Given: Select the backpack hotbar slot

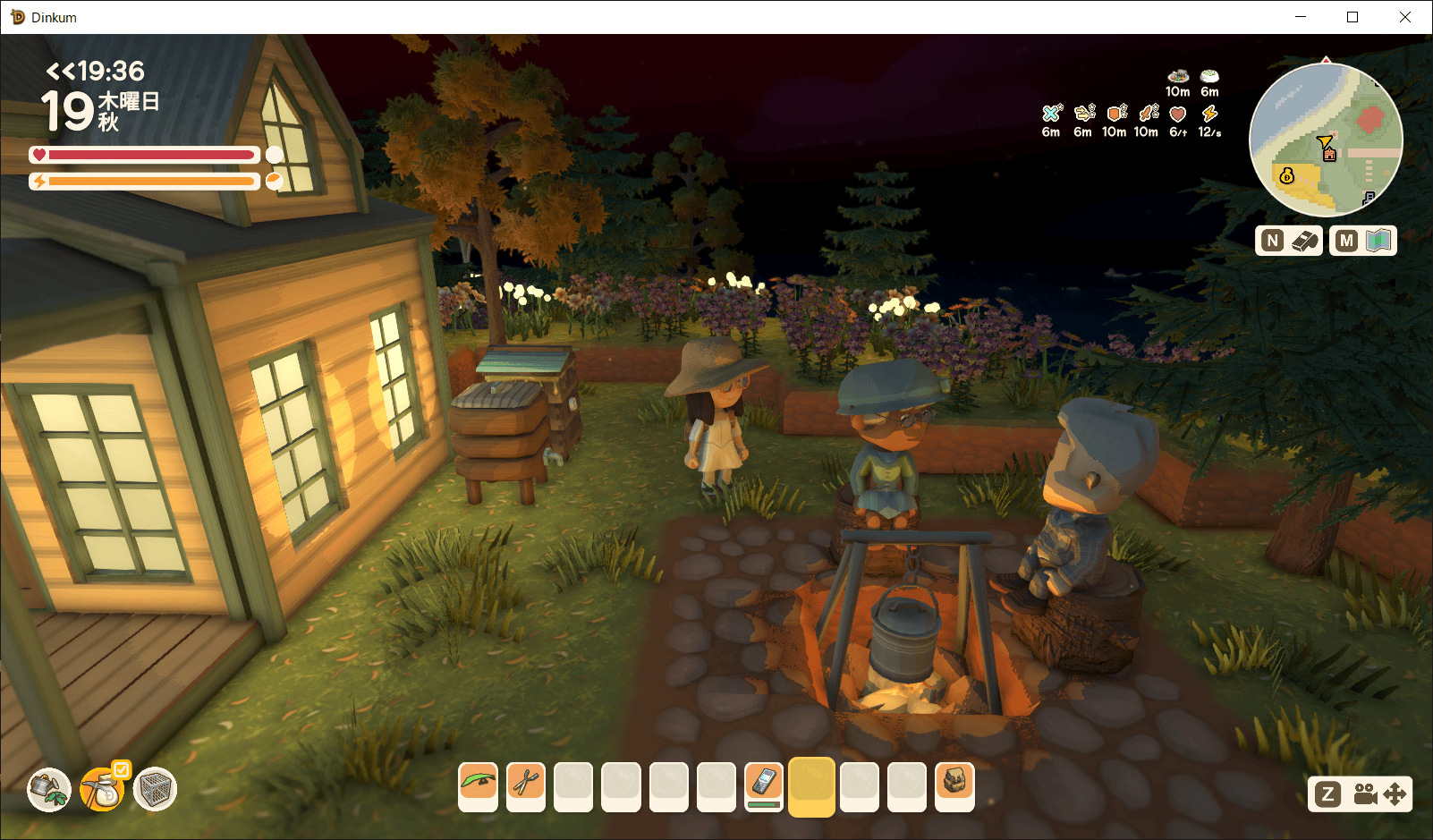Looking at the screenshot, I should coord(954,785).
